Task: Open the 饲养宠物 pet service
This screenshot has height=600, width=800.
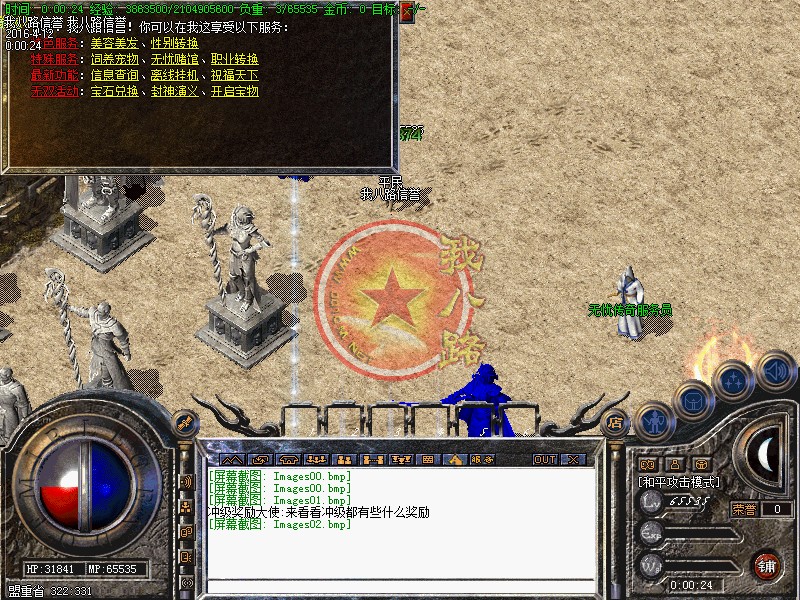Action: click(x=115, y=59)
